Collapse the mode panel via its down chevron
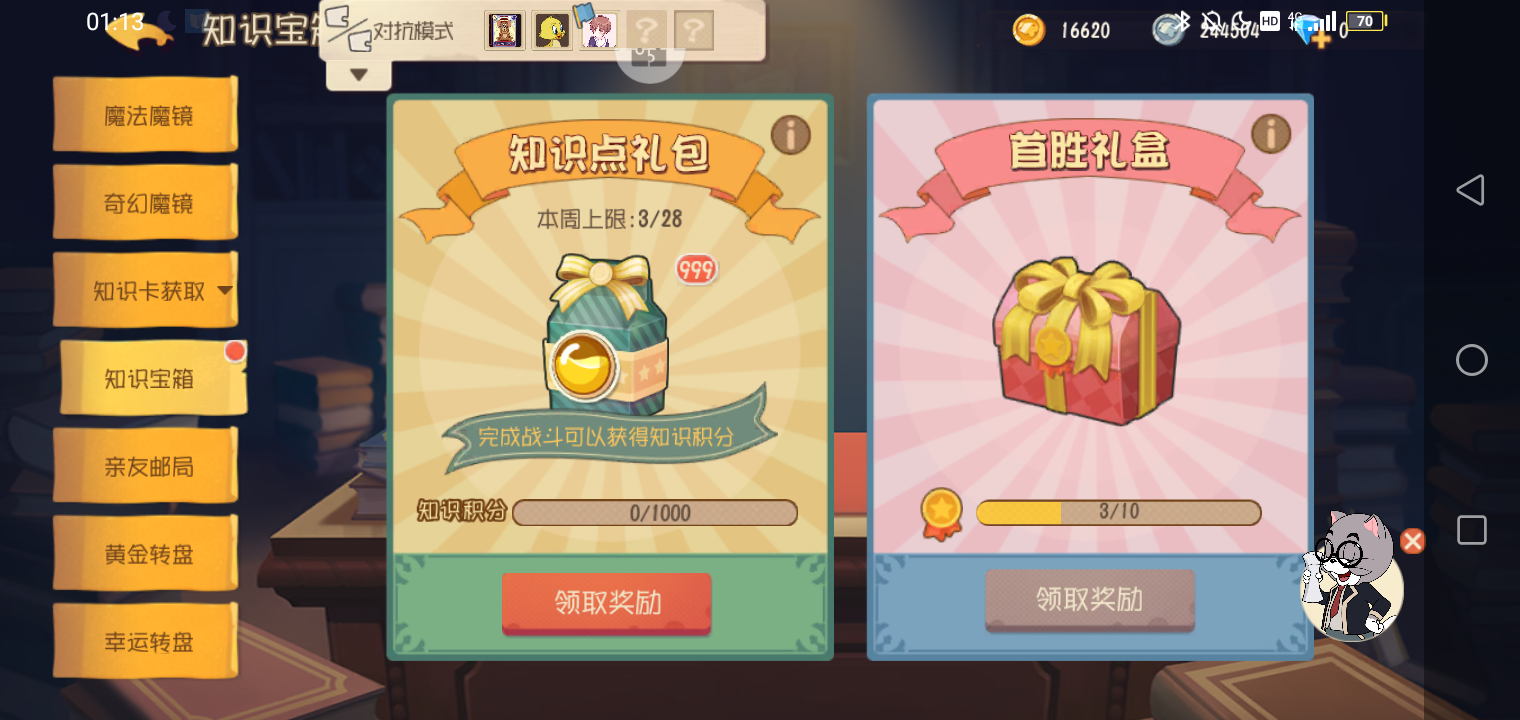Viewport: 1520px width, 720px height. point(359,74)
